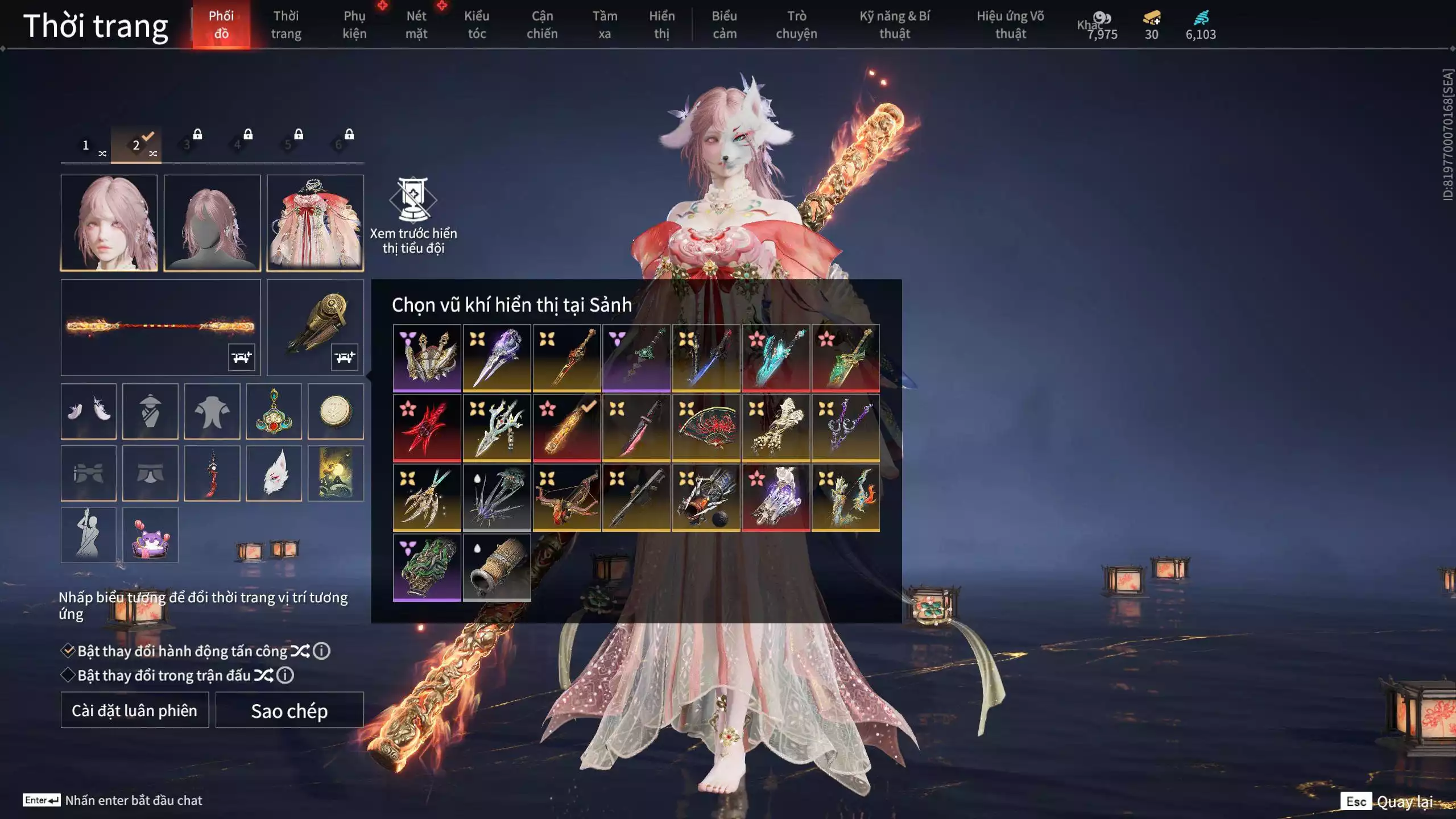
Task: Select the flaming staff main weapon slot
Action: [160, 327]
